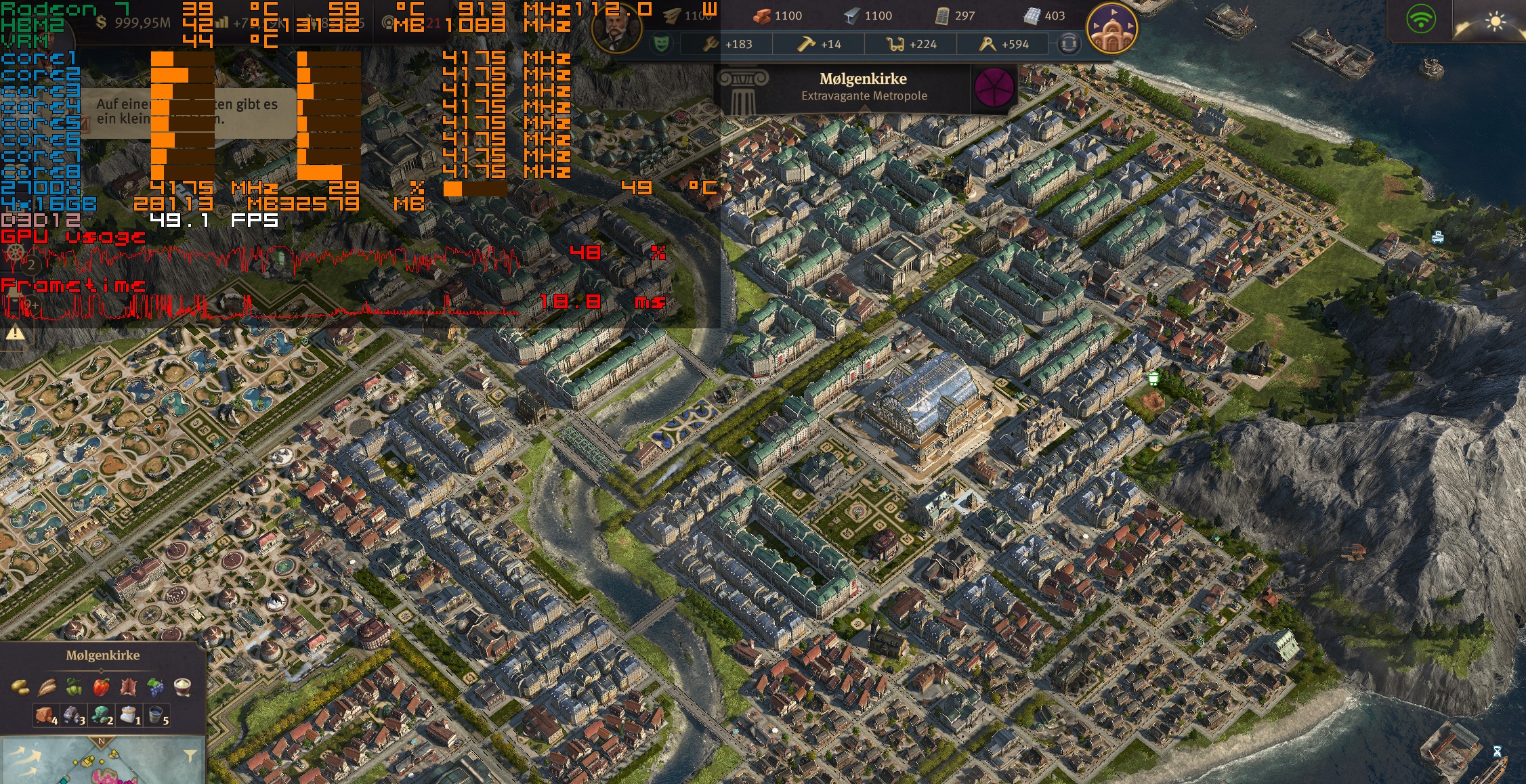Screen dimensions: 1526x784
Task: Click the red pepper goods icon in Mølgenkirke panel
Action: pos(101,687)
